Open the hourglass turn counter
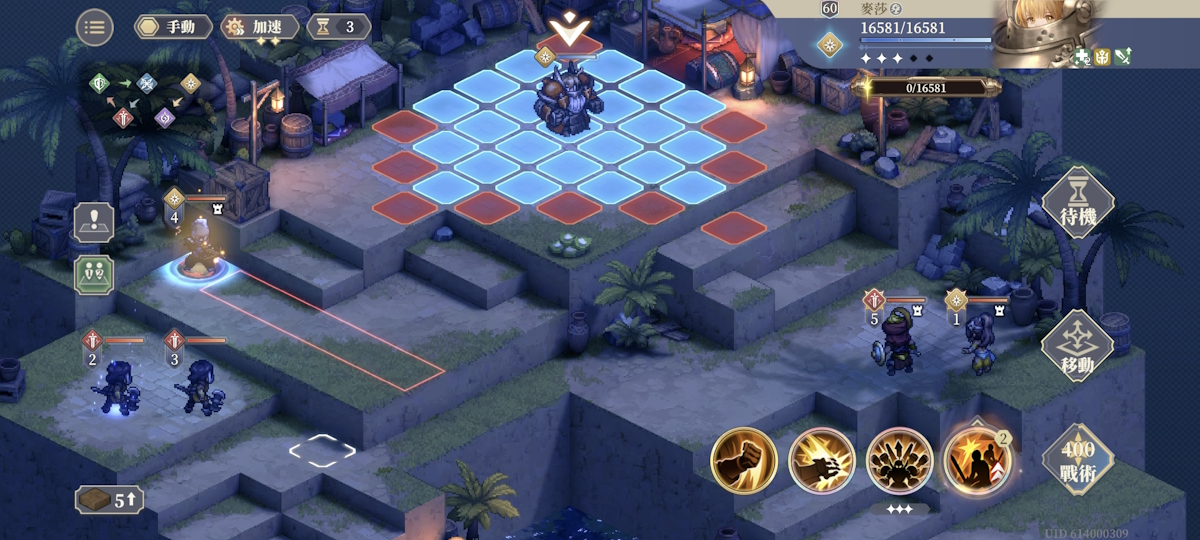 [337, 27]
